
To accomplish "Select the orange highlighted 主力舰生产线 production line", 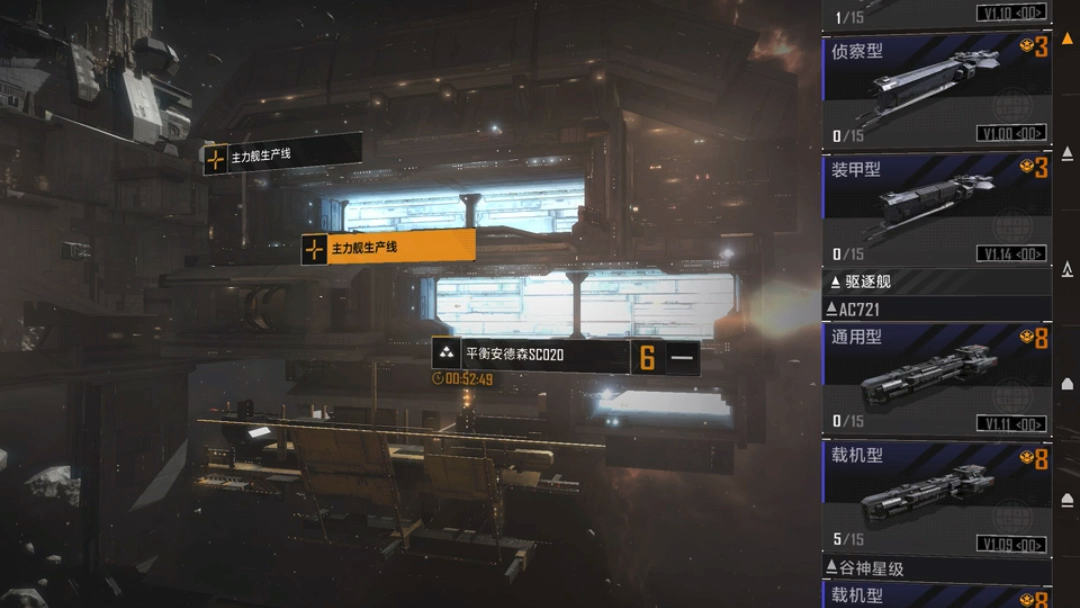I will [388, 247].
